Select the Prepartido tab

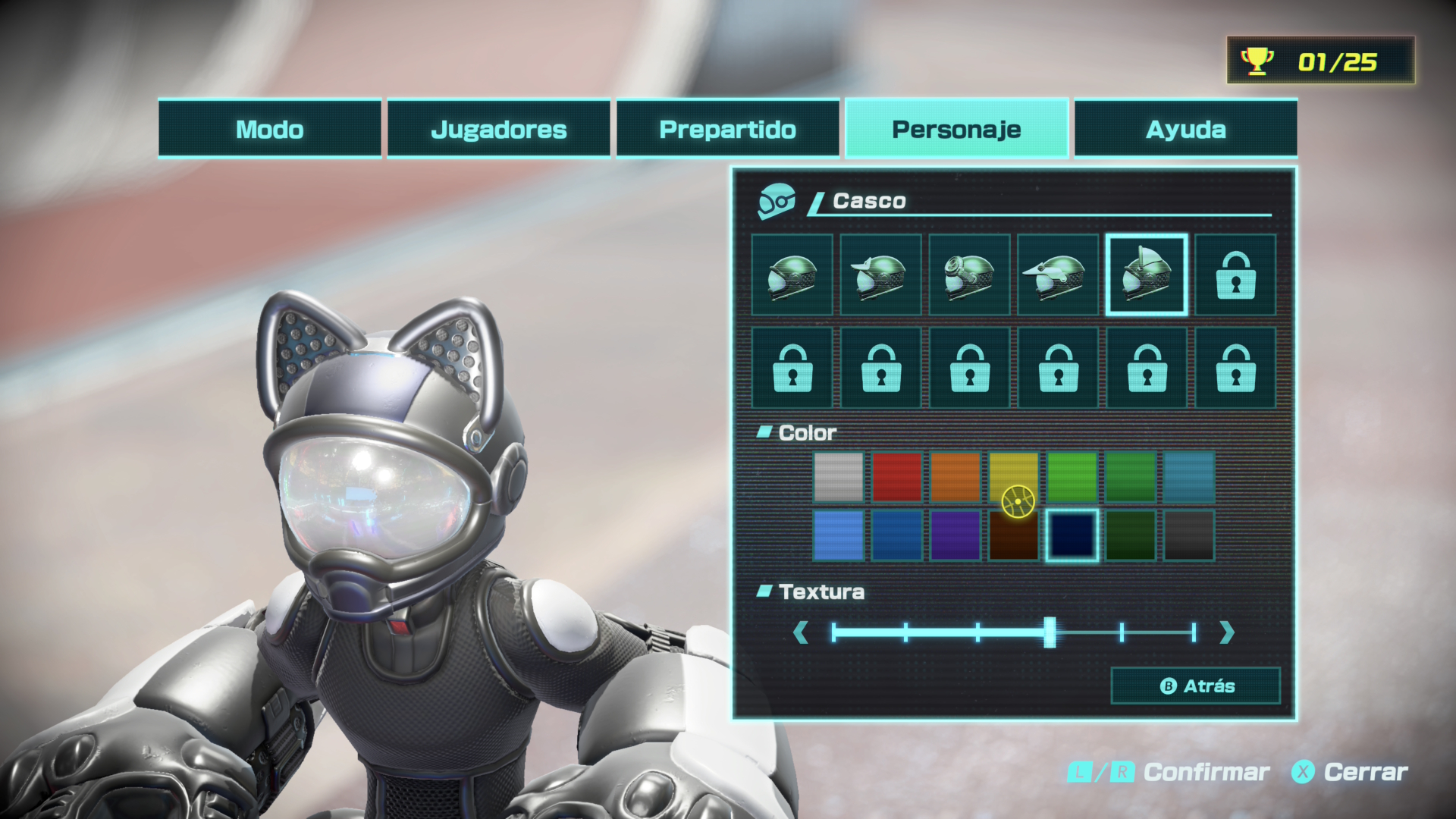click(x=727, y=129)
